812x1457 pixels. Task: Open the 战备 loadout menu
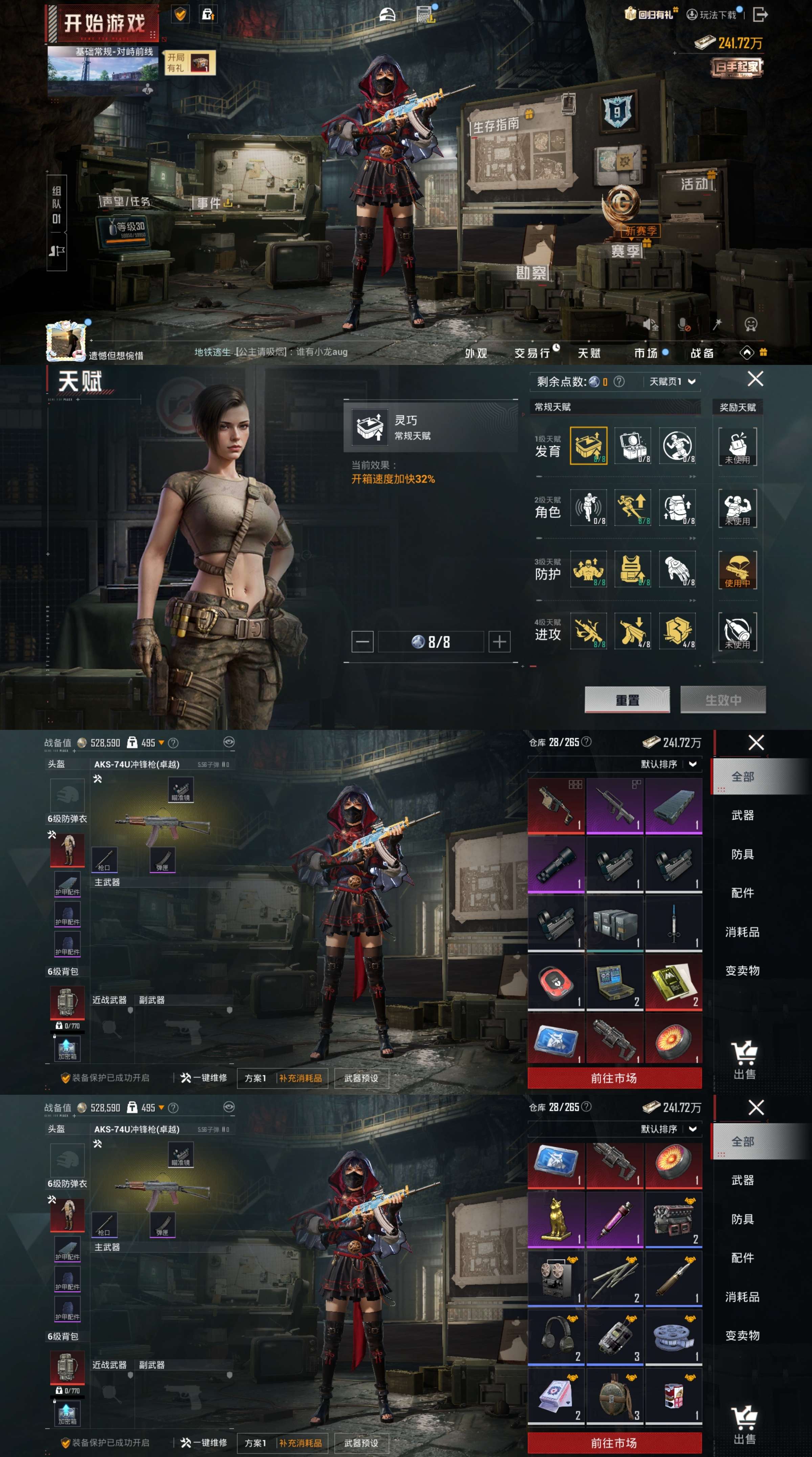pyautogui.click(x=702, y=353)
